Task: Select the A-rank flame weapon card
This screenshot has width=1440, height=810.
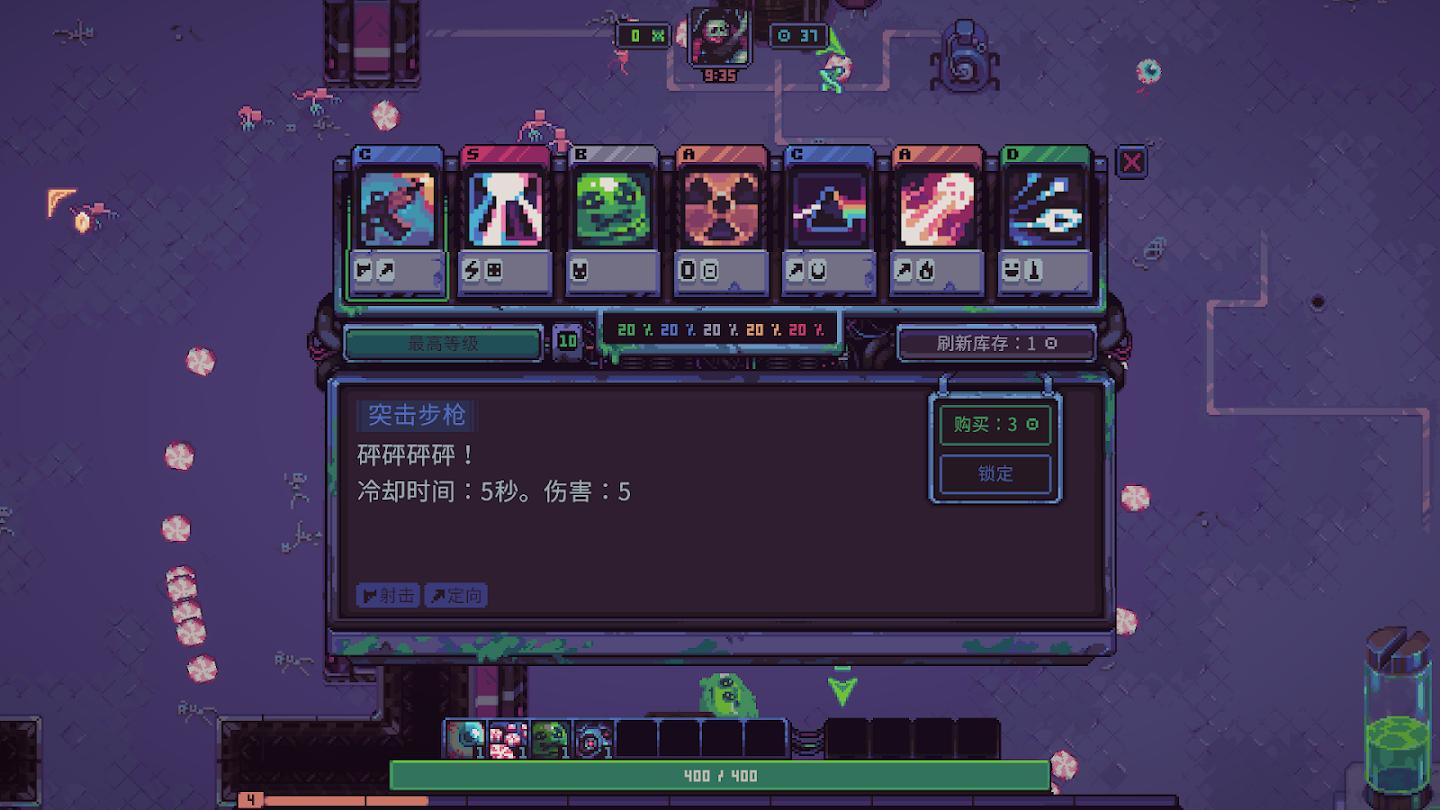Action: (x=936, y=213)
